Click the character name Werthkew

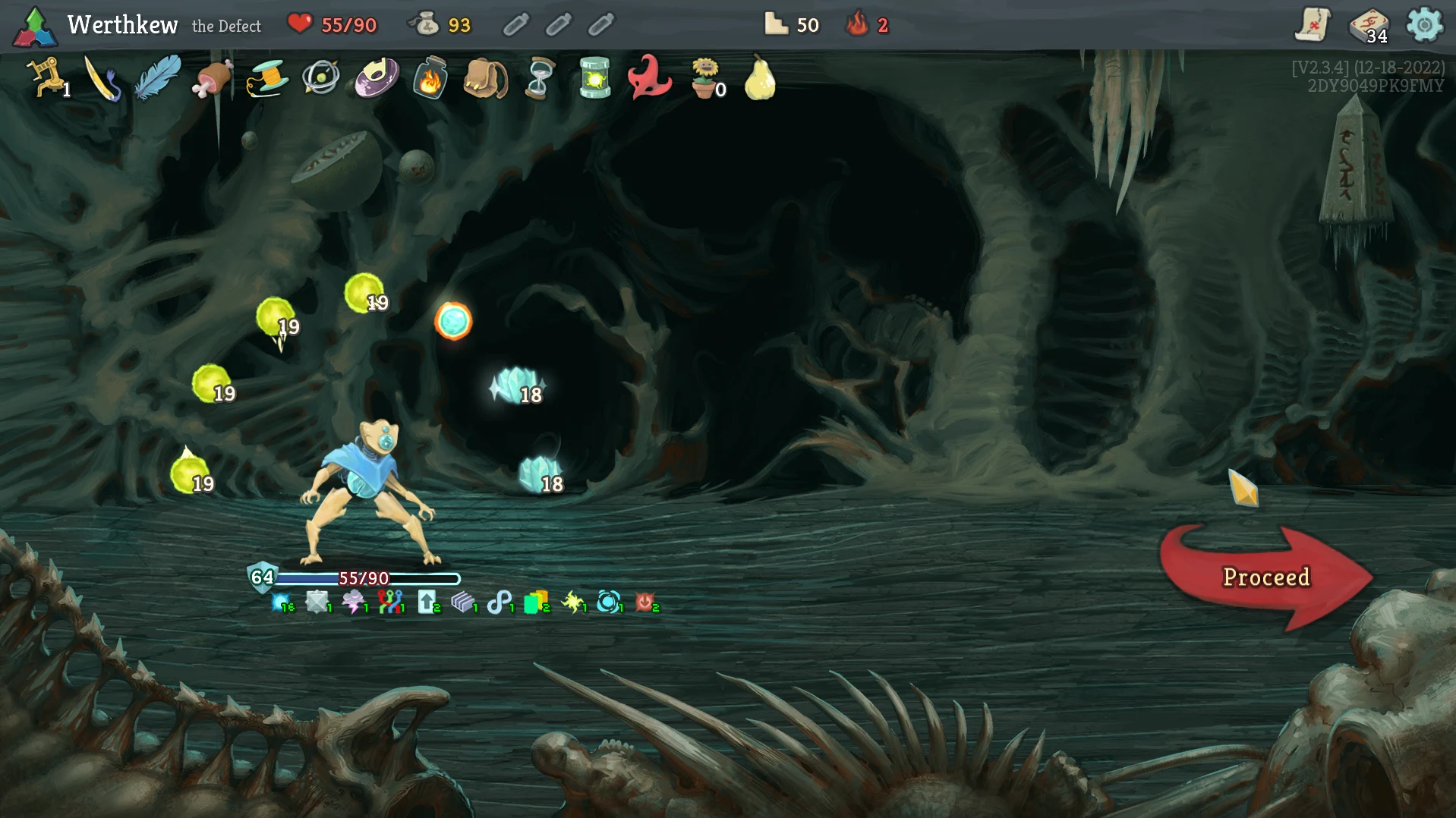(x=121, y=24)
